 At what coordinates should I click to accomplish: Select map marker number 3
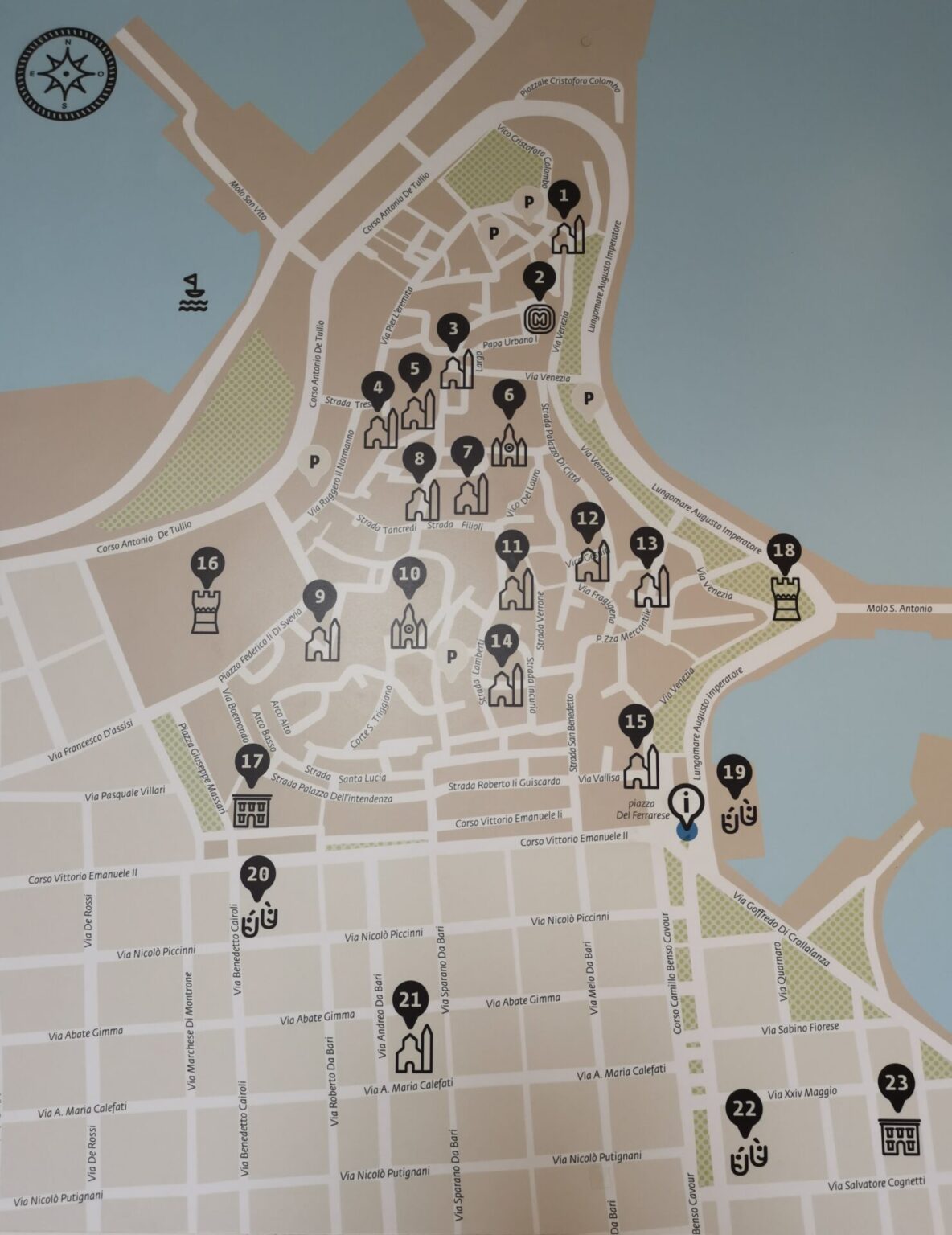(x=454, y=330)
